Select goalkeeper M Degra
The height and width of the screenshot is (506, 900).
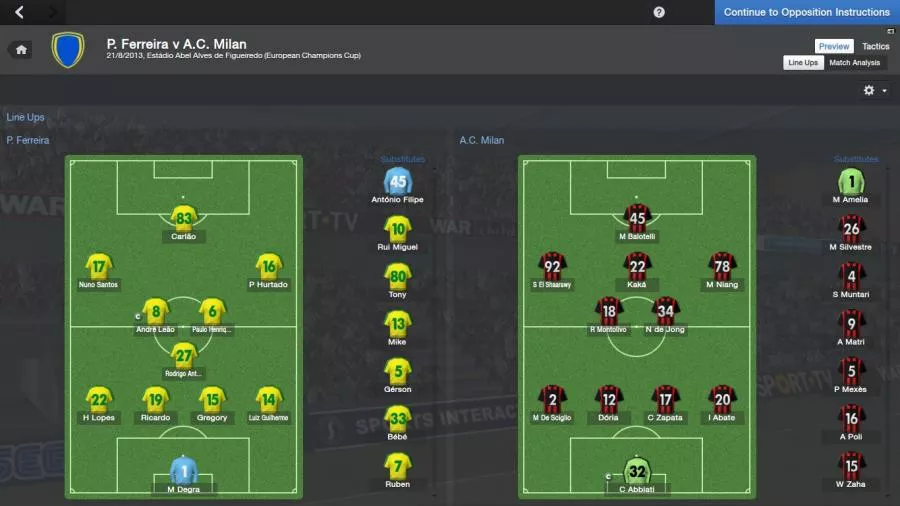tap(183, 472)
